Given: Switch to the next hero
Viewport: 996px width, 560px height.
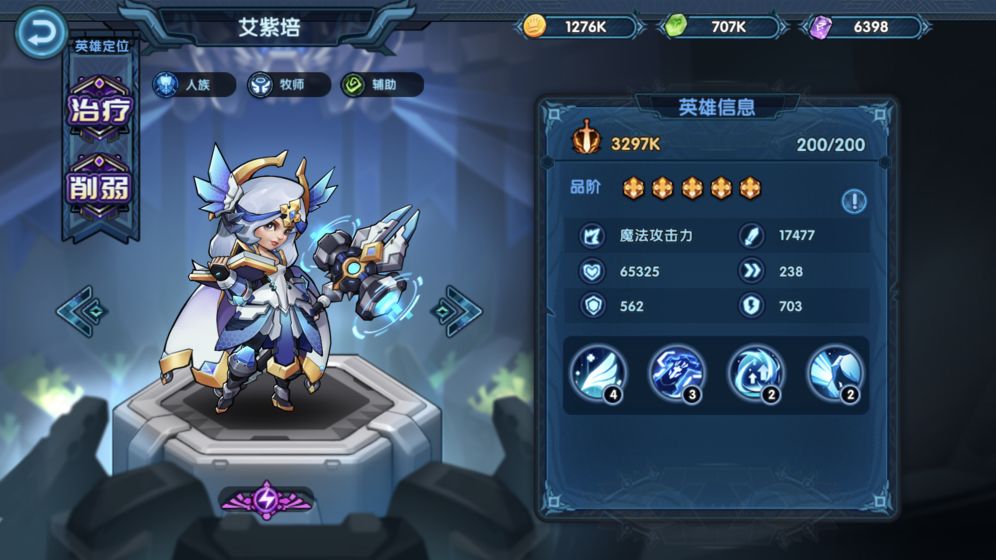Looking at the screenshot, I should click(x=456, y=311).
